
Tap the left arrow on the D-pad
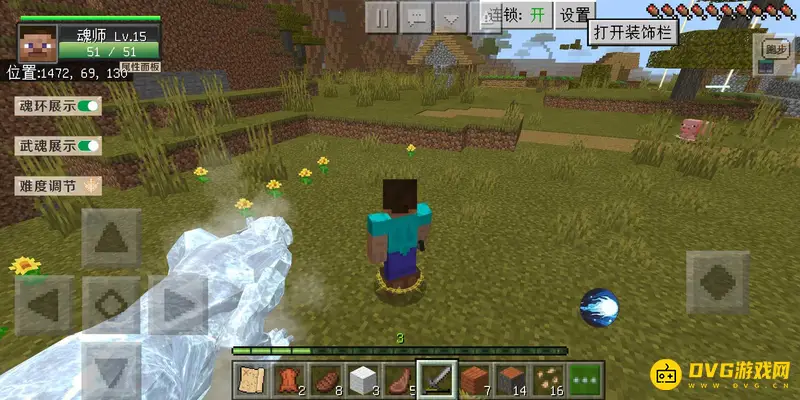pos(43,303)
